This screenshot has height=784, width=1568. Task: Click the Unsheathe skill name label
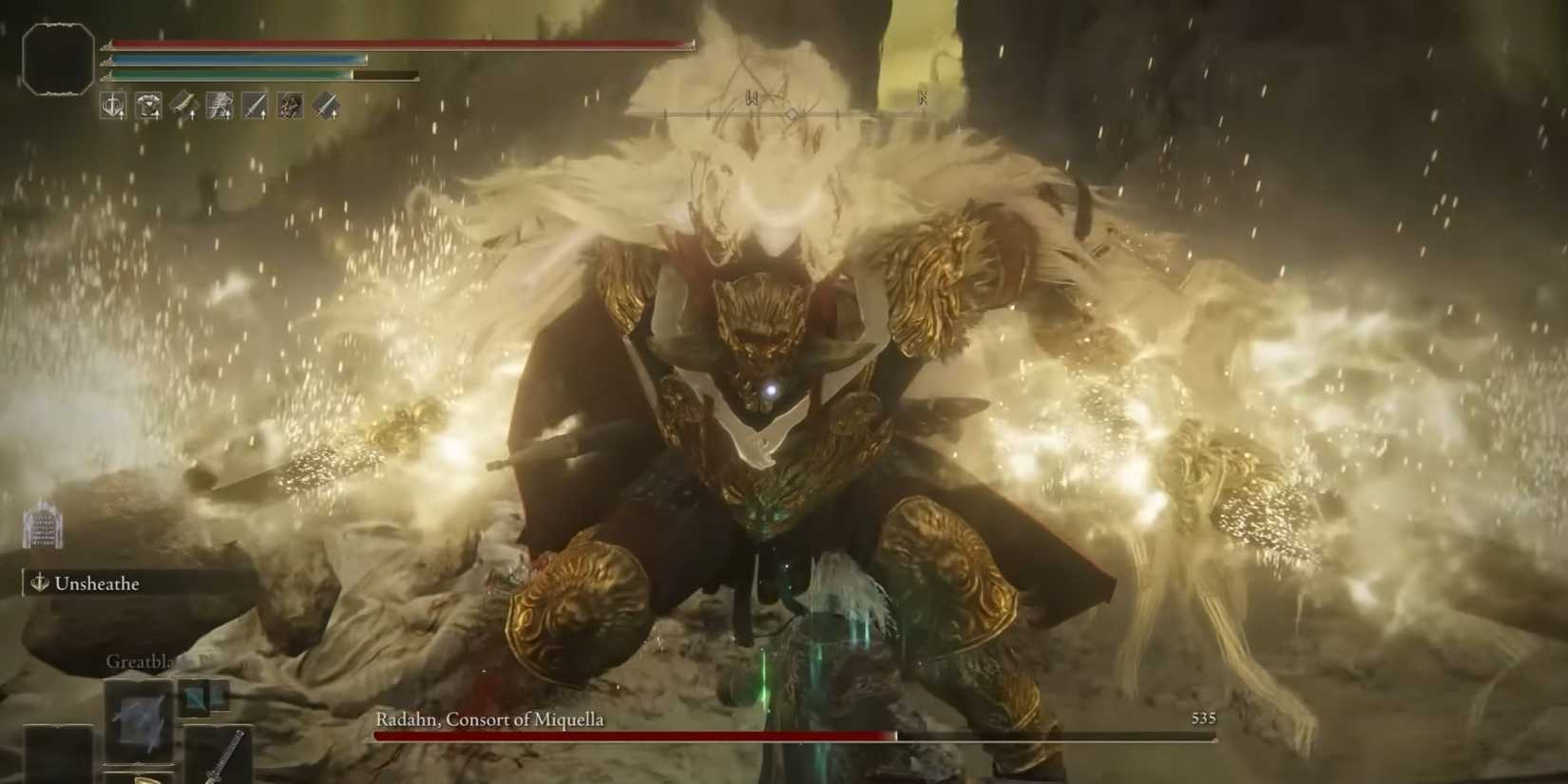pos(100,583)
